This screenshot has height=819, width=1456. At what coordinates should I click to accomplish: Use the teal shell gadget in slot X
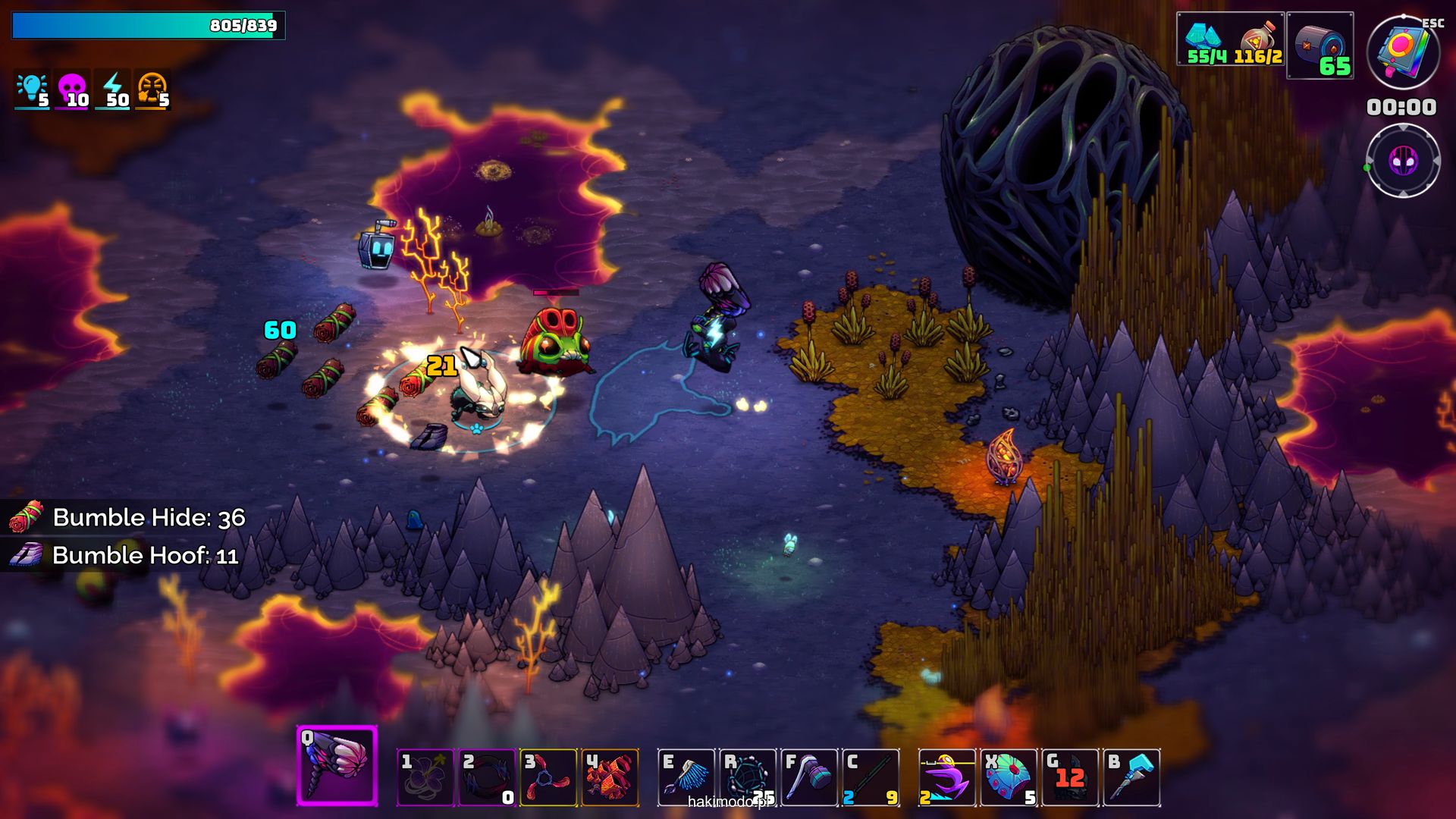[x=1009, y=777]
